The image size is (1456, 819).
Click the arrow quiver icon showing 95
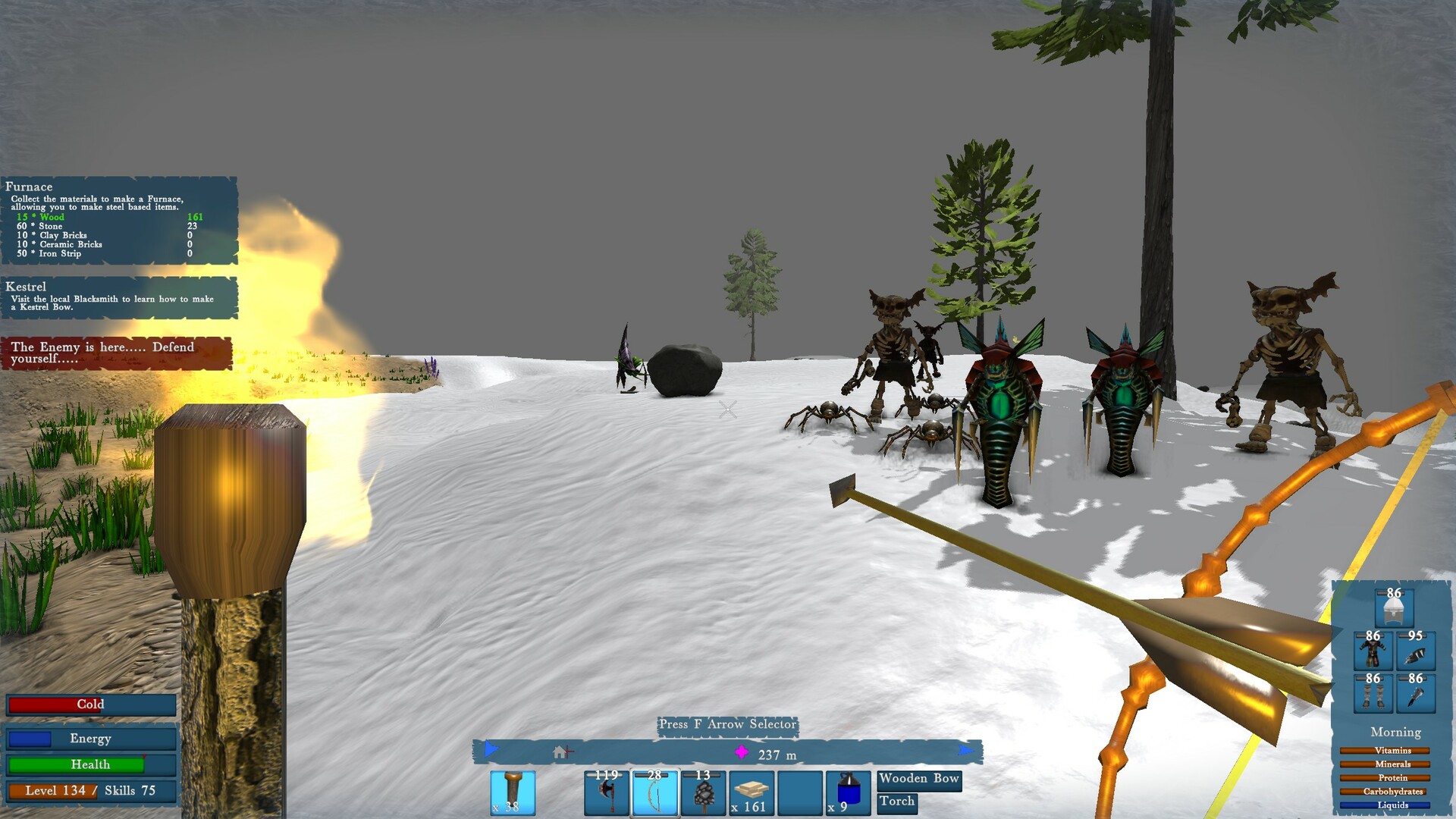(1417, 651)
